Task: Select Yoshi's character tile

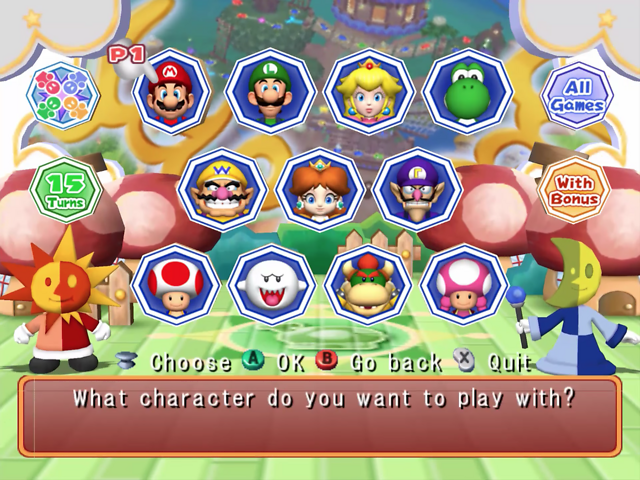Action: (466, 92)
